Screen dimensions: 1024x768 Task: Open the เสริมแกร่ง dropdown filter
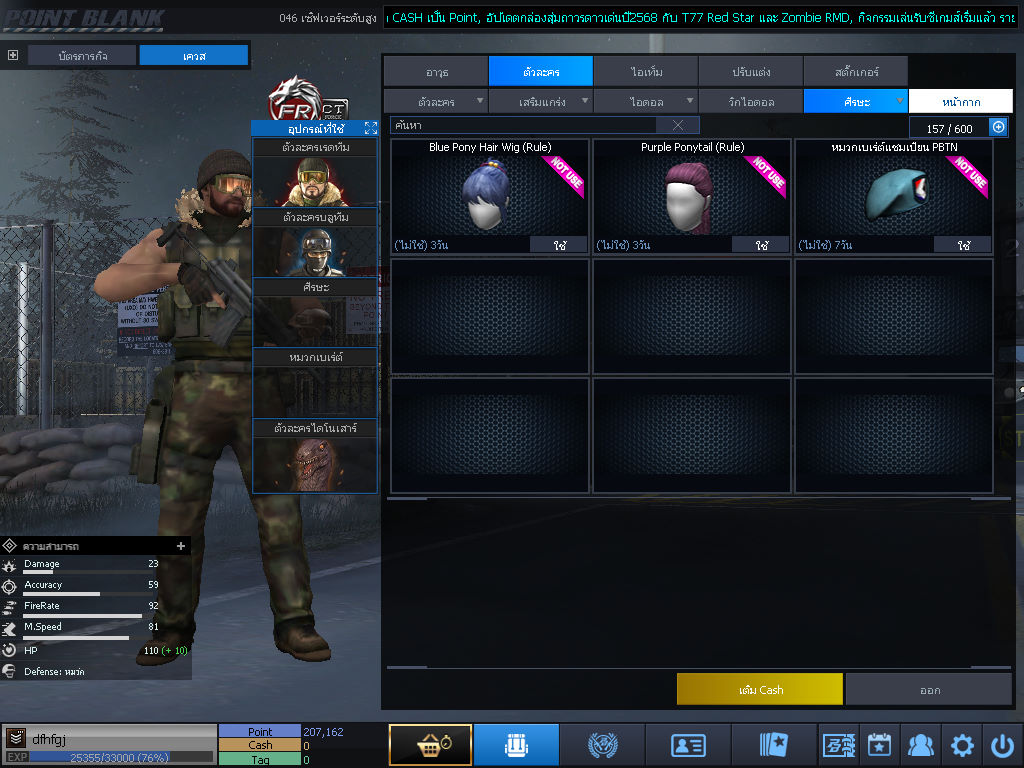pyautogui.click(x=540, y=101)
